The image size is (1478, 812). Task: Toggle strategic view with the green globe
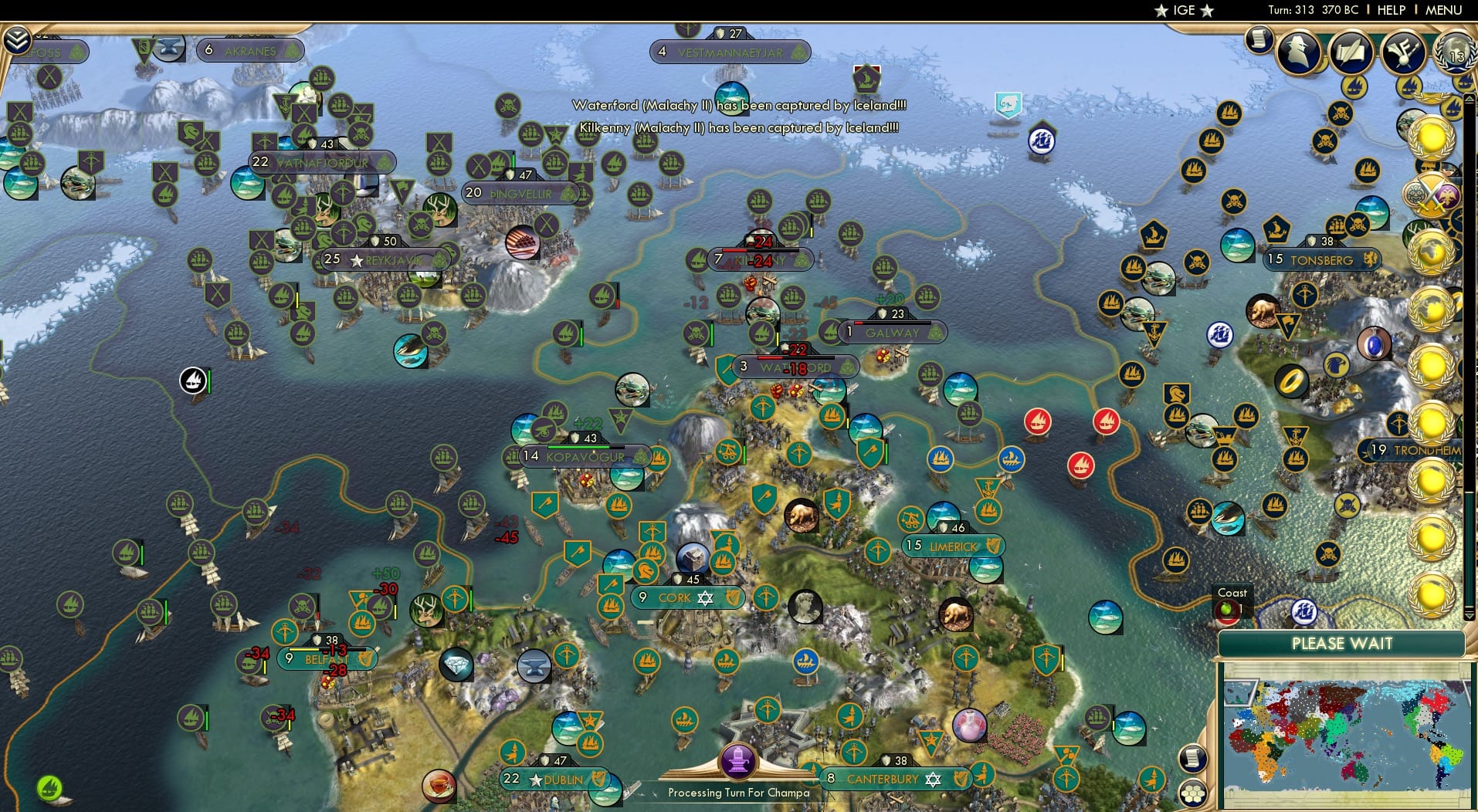pos(49,789)
